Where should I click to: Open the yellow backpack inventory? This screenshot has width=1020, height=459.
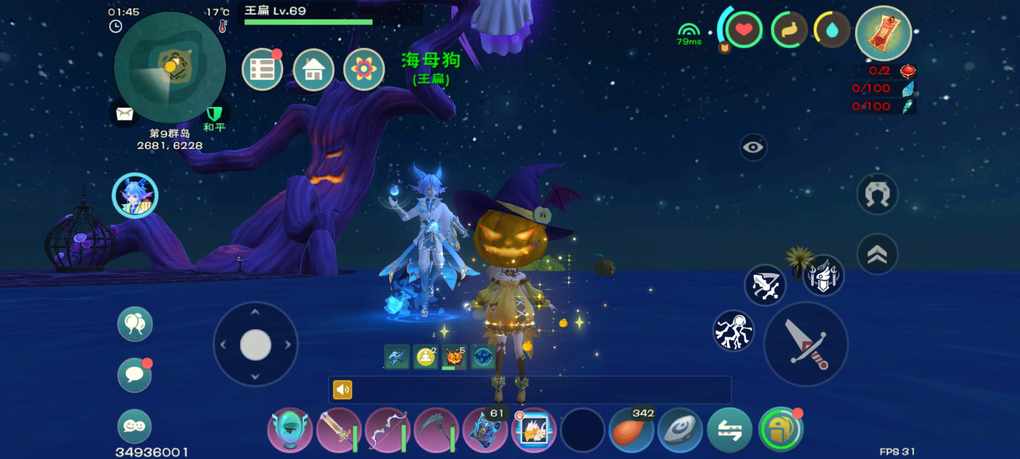point(780,431)
